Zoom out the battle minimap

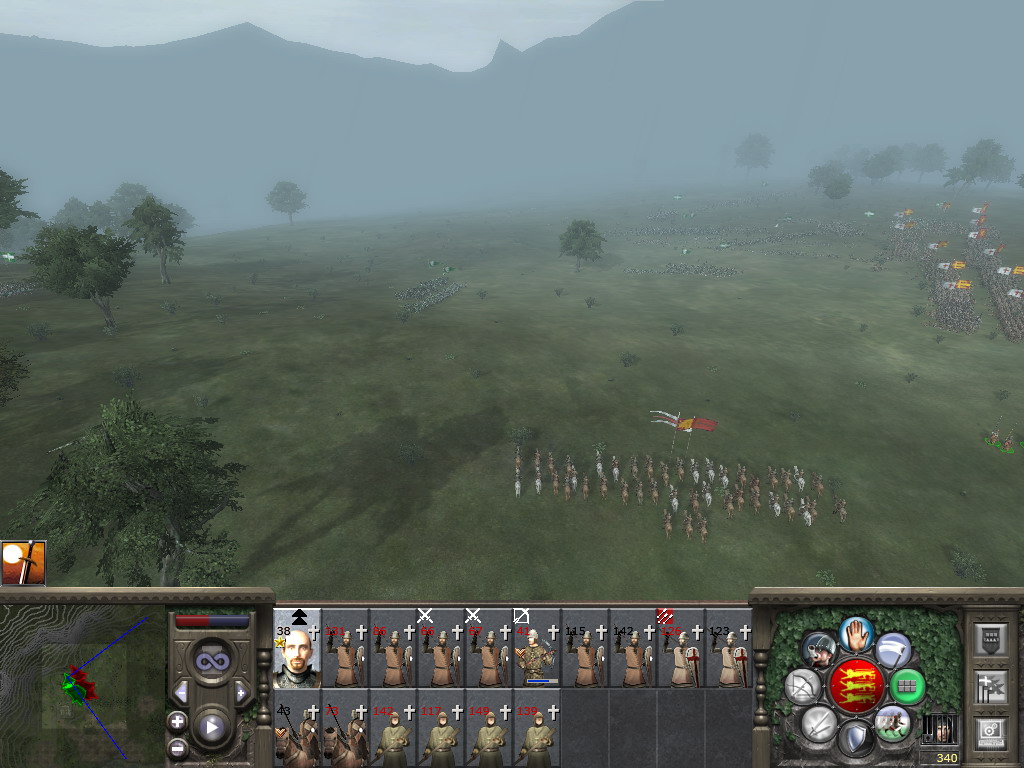178,747
